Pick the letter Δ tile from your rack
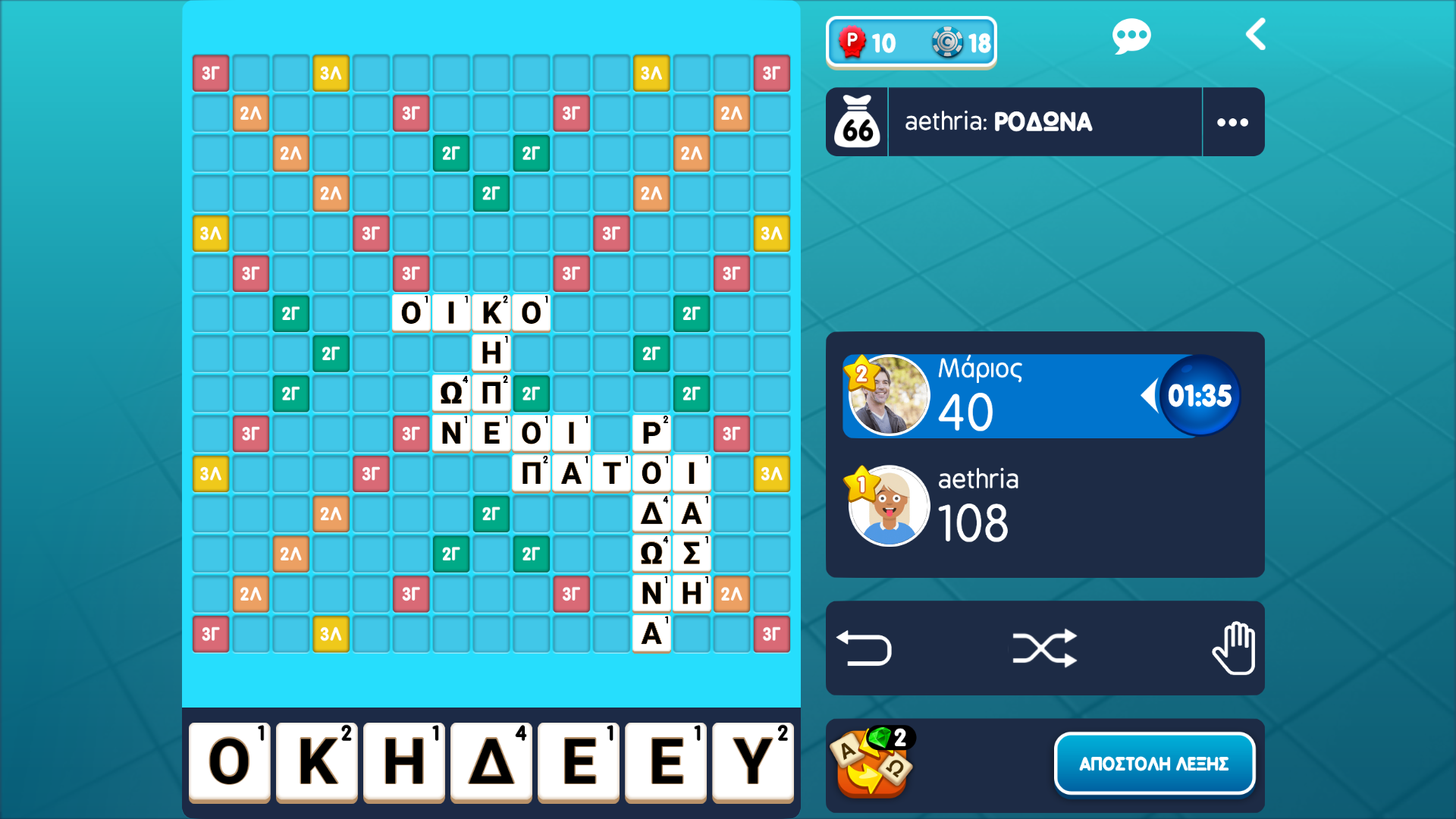 [x=491, y=762]
